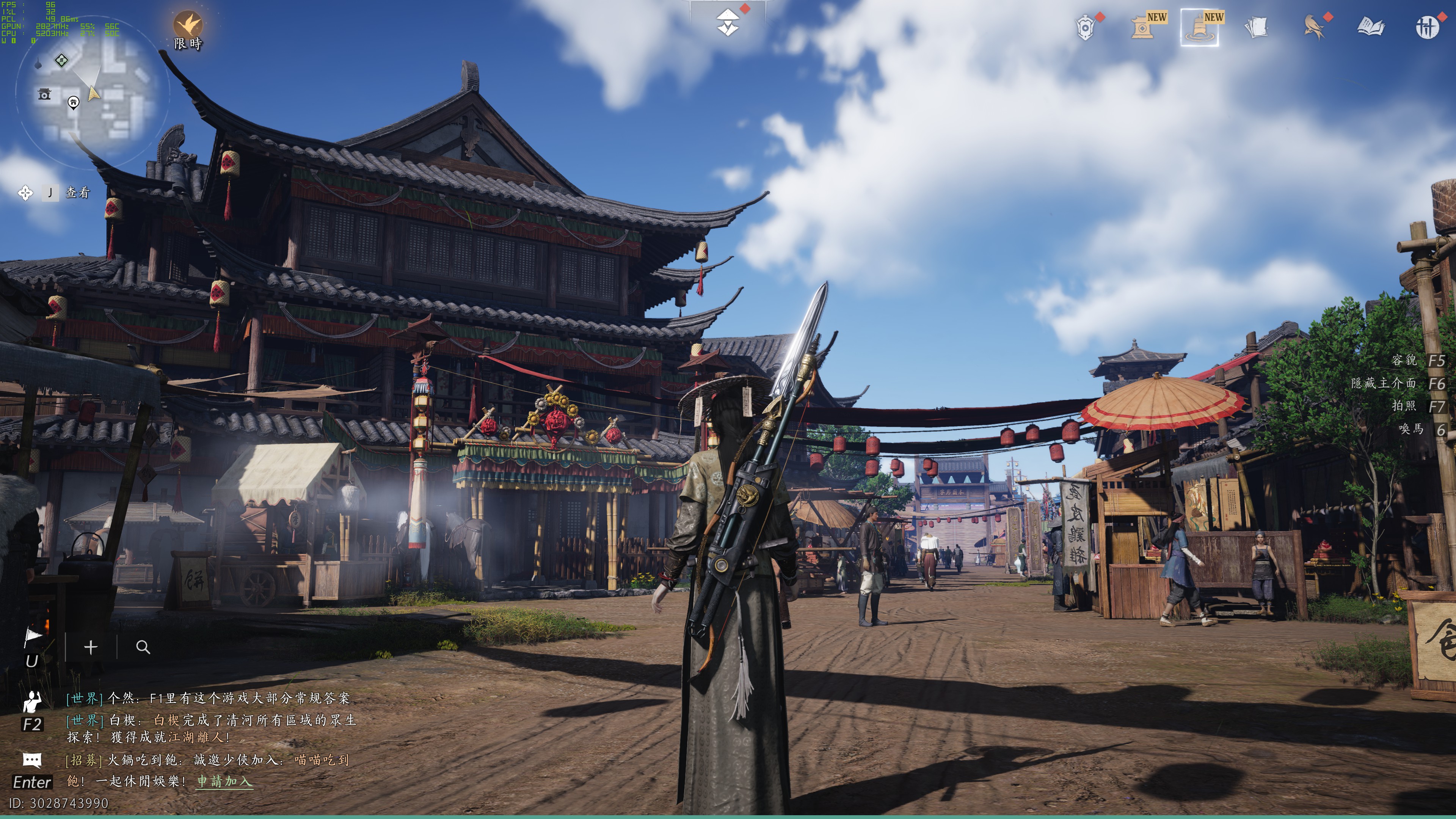The width and height of the screenshot is (1456, 819).
Task: Click the plus button beside the flag
Action: [x=91, y=647]
